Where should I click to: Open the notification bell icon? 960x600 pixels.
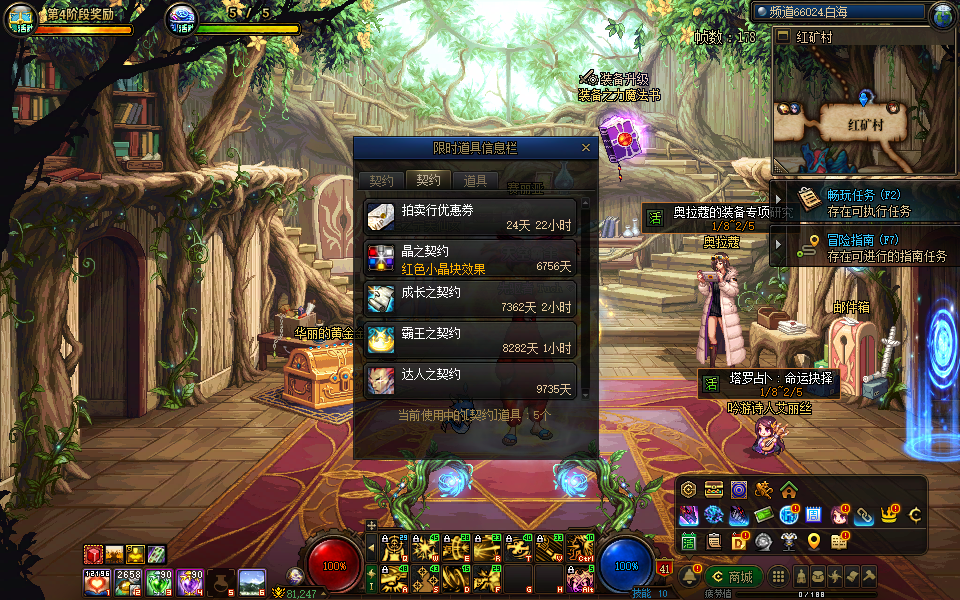point(689,577)
